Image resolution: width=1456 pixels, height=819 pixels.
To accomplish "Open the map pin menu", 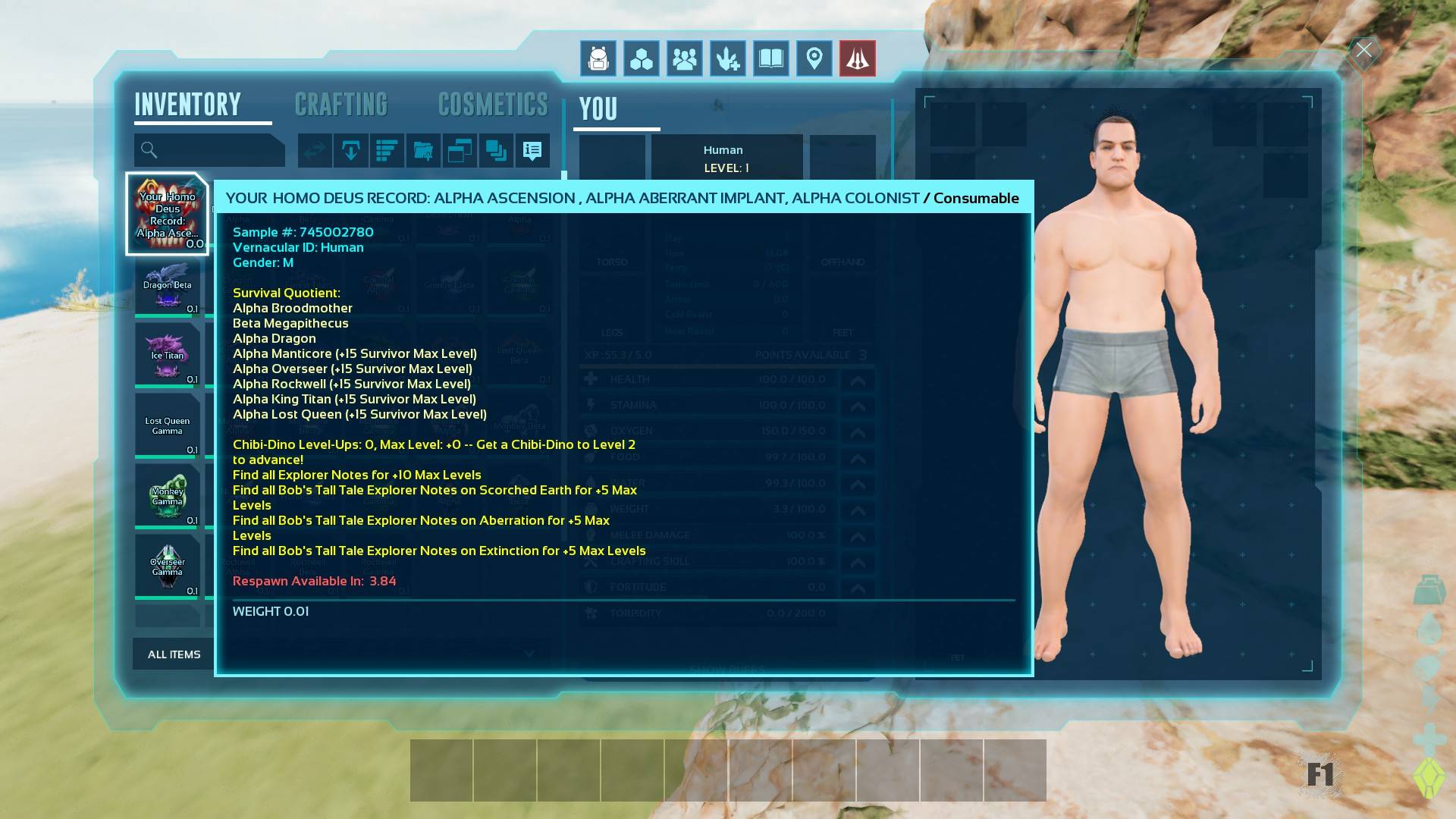I will point(814,58).
